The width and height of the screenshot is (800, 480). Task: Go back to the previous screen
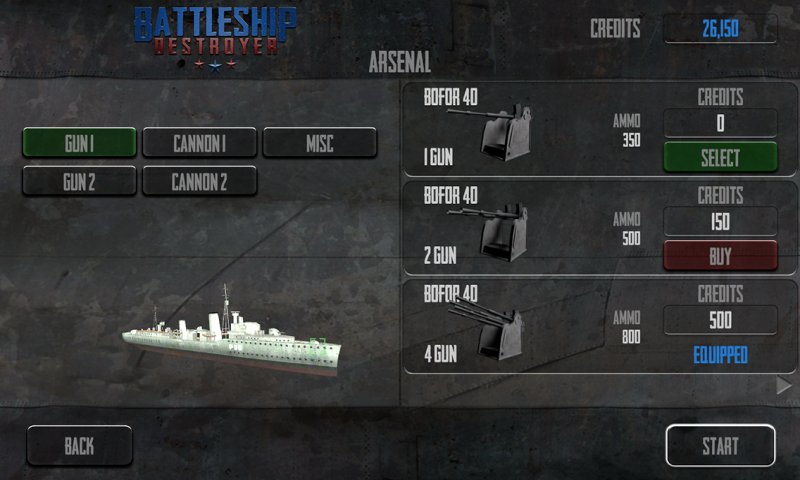click(x=79, y=446)
